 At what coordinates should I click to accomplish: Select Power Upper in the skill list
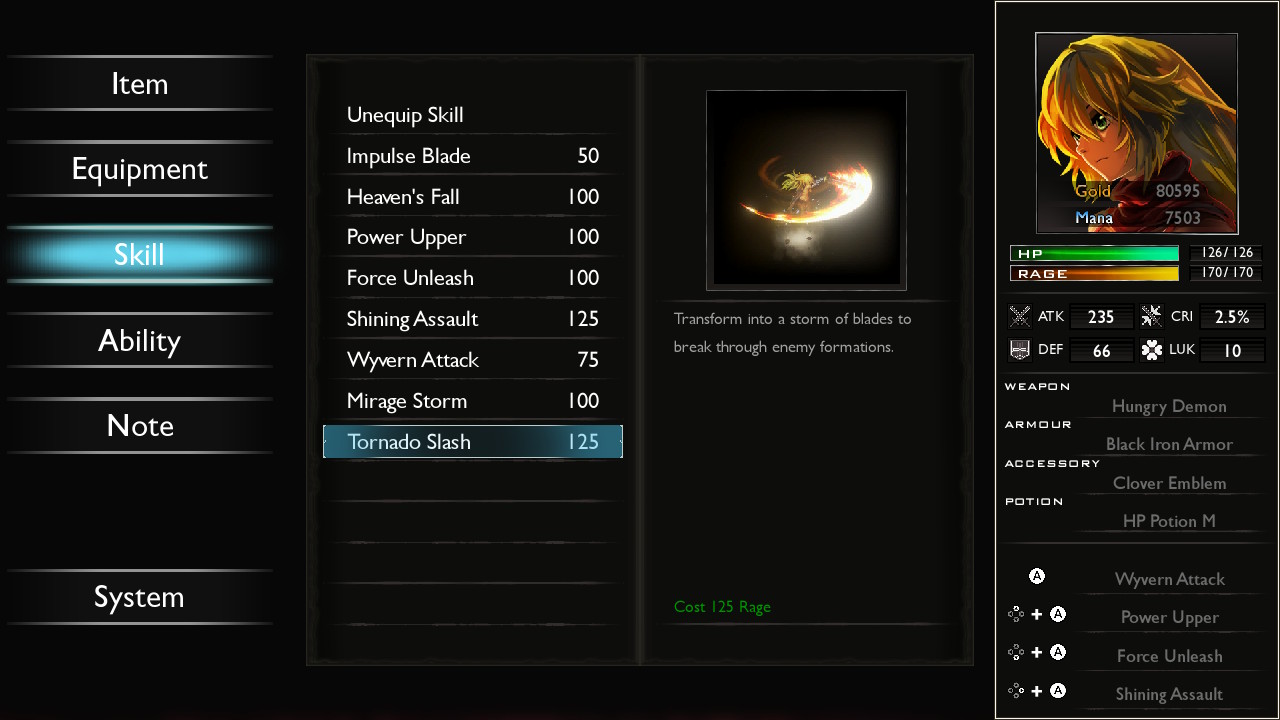click(472, 237)
